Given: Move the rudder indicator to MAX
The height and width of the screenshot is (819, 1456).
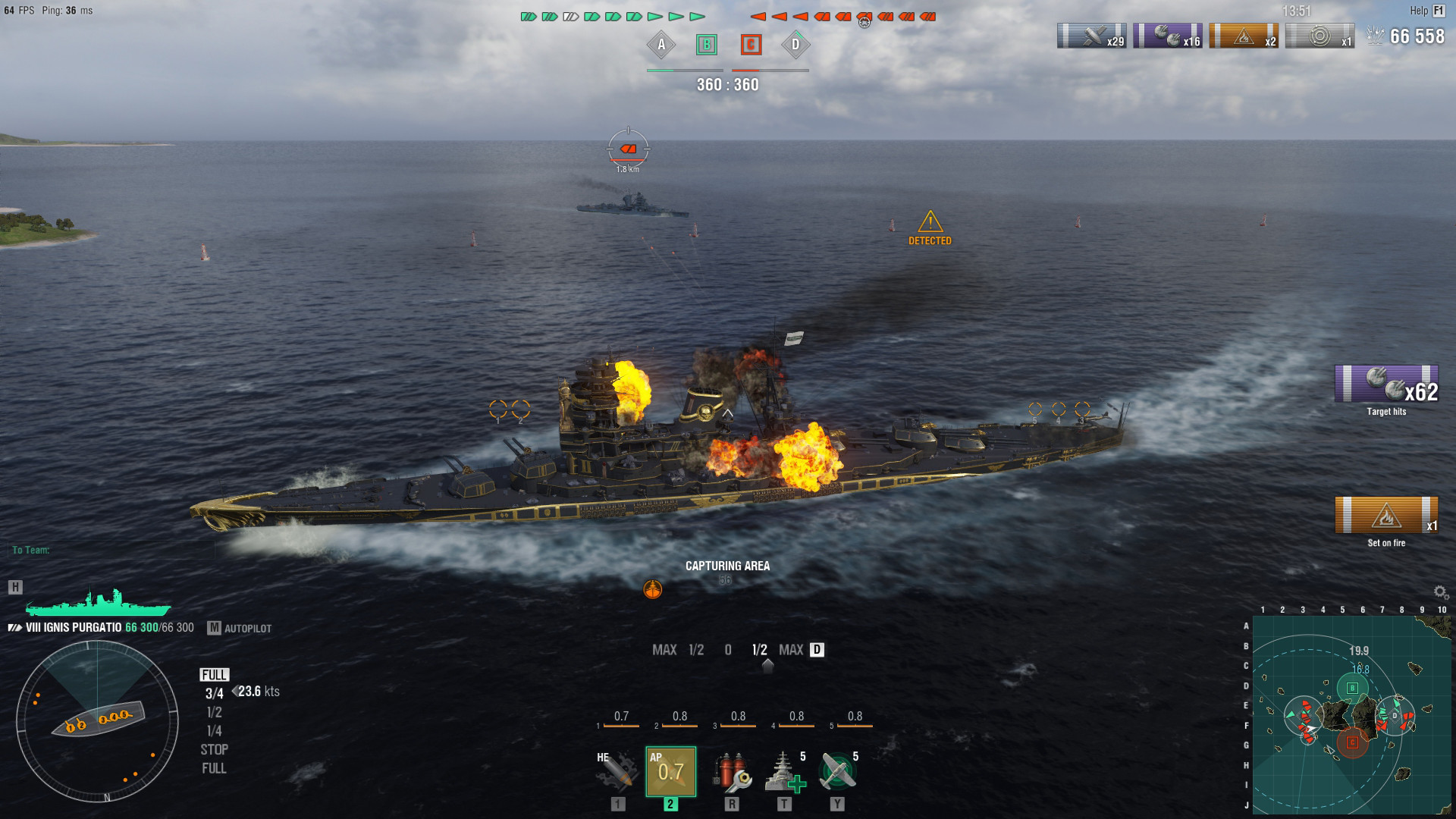Looking at the screenshot, I should (x=791, y=650).
